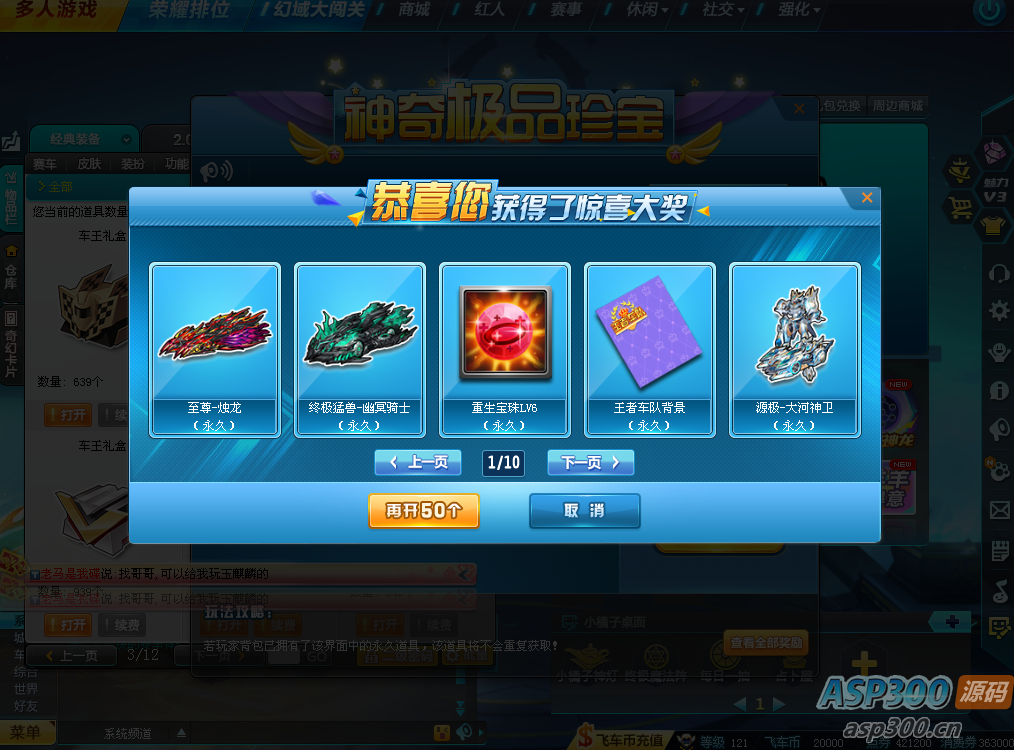Viewport: 1014px width, 750px height.
Task: Open the 菜单 menu button
Action: click(26, 733)
